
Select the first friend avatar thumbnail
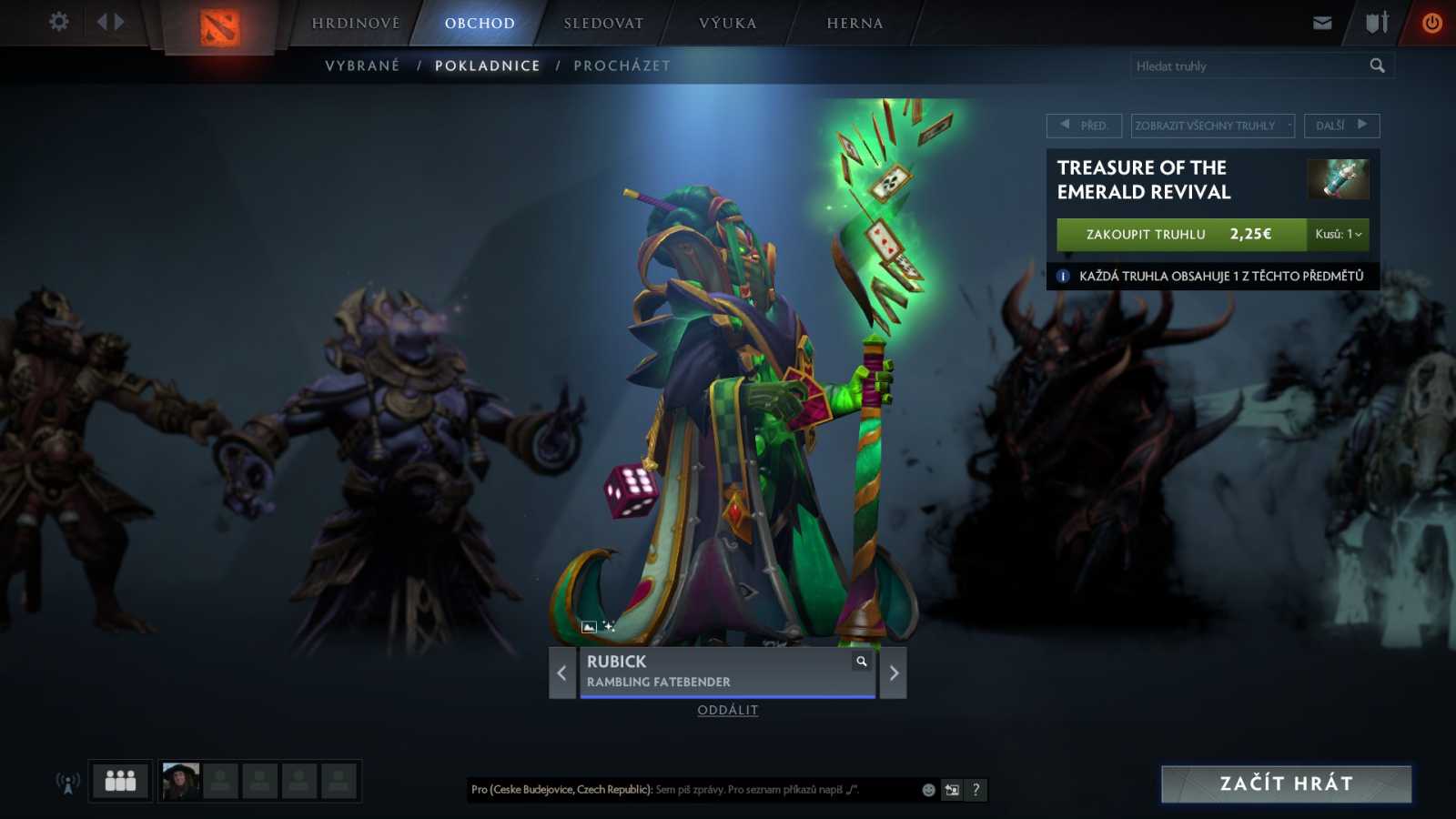click(x=179, y=780)
